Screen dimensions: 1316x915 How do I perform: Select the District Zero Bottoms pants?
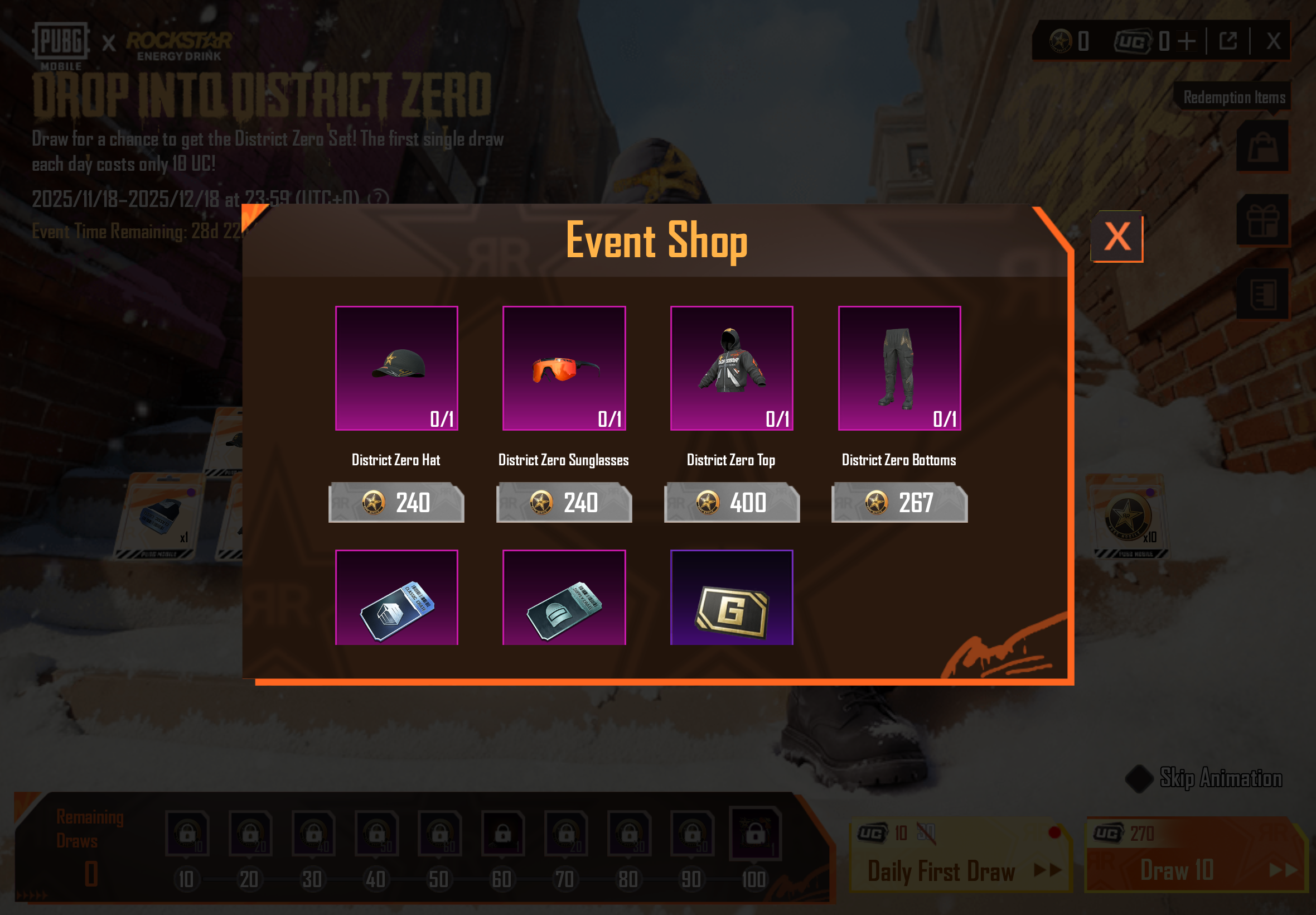click(x=899, y=368)
